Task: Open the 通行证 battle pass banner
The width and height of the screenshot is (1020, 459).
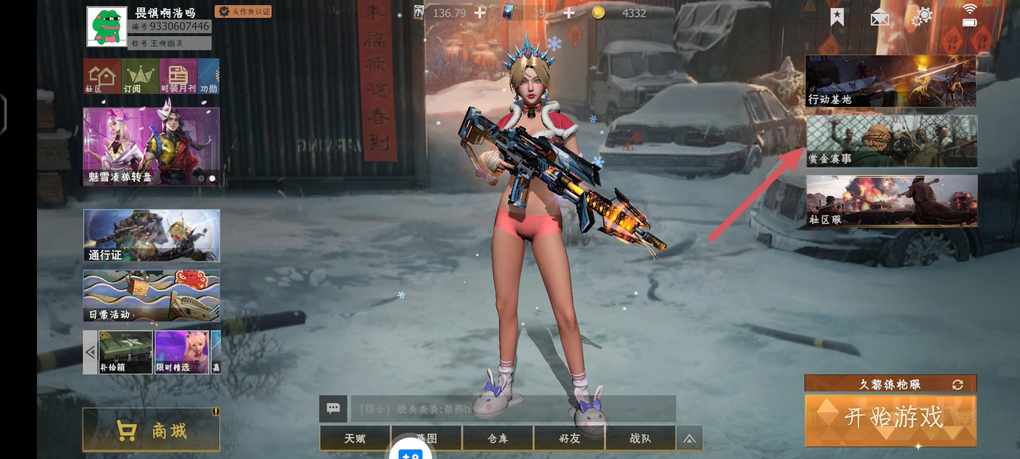Action: 151,236
